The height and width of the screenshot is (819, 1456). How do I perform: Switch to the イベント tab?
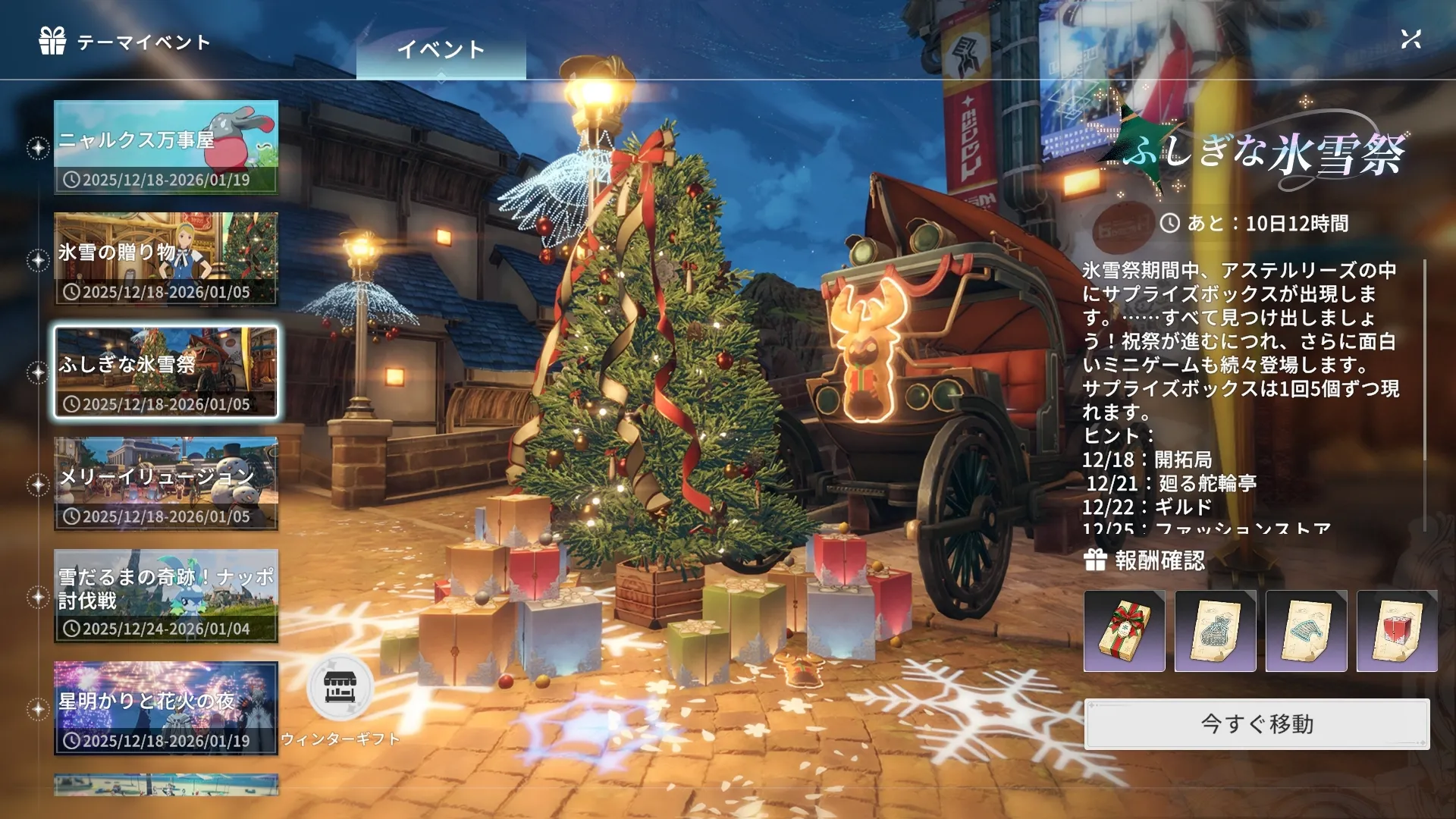tap(441, 50)
